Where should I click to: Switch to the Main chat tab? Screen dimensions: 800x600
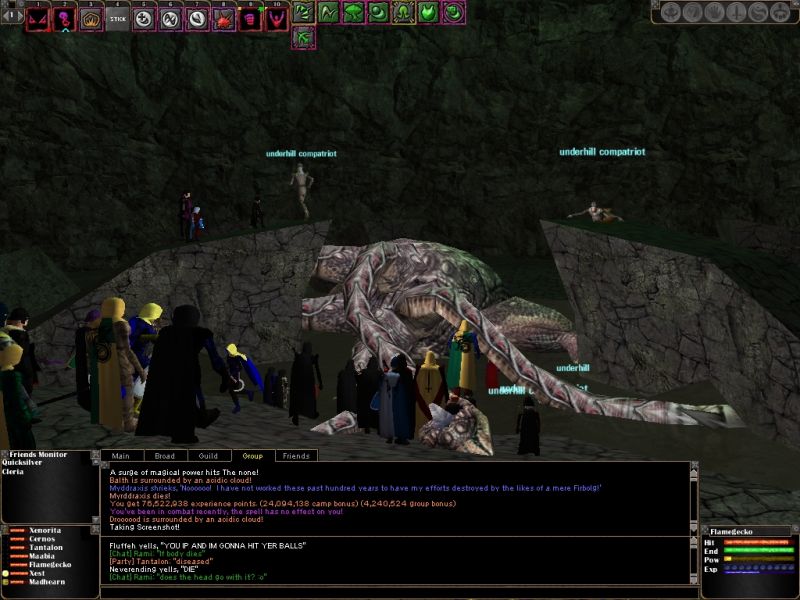tap(121, 455)
